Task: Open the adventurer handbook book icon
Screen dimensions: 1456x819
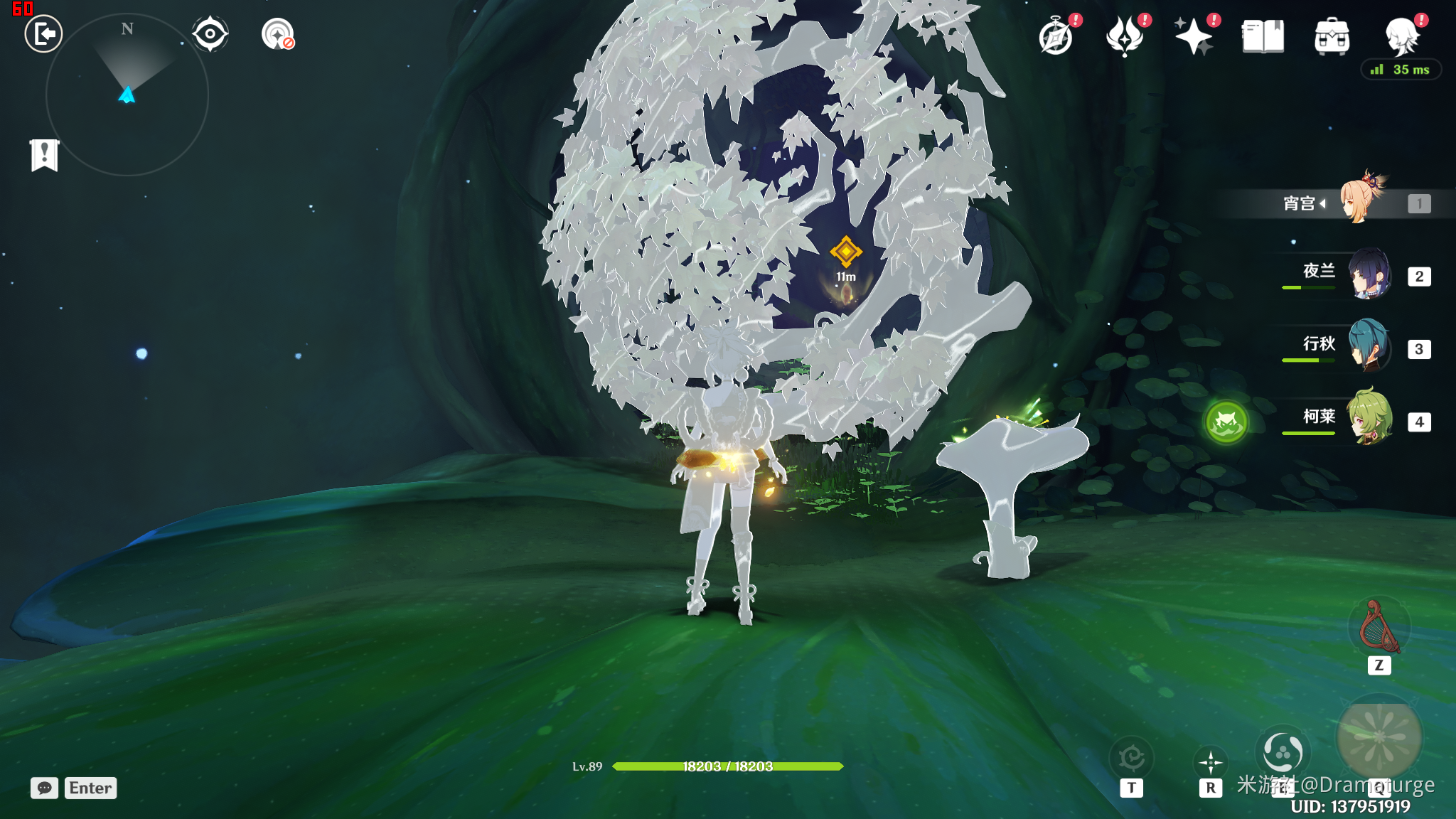Action: click(x=1263, y=37)
